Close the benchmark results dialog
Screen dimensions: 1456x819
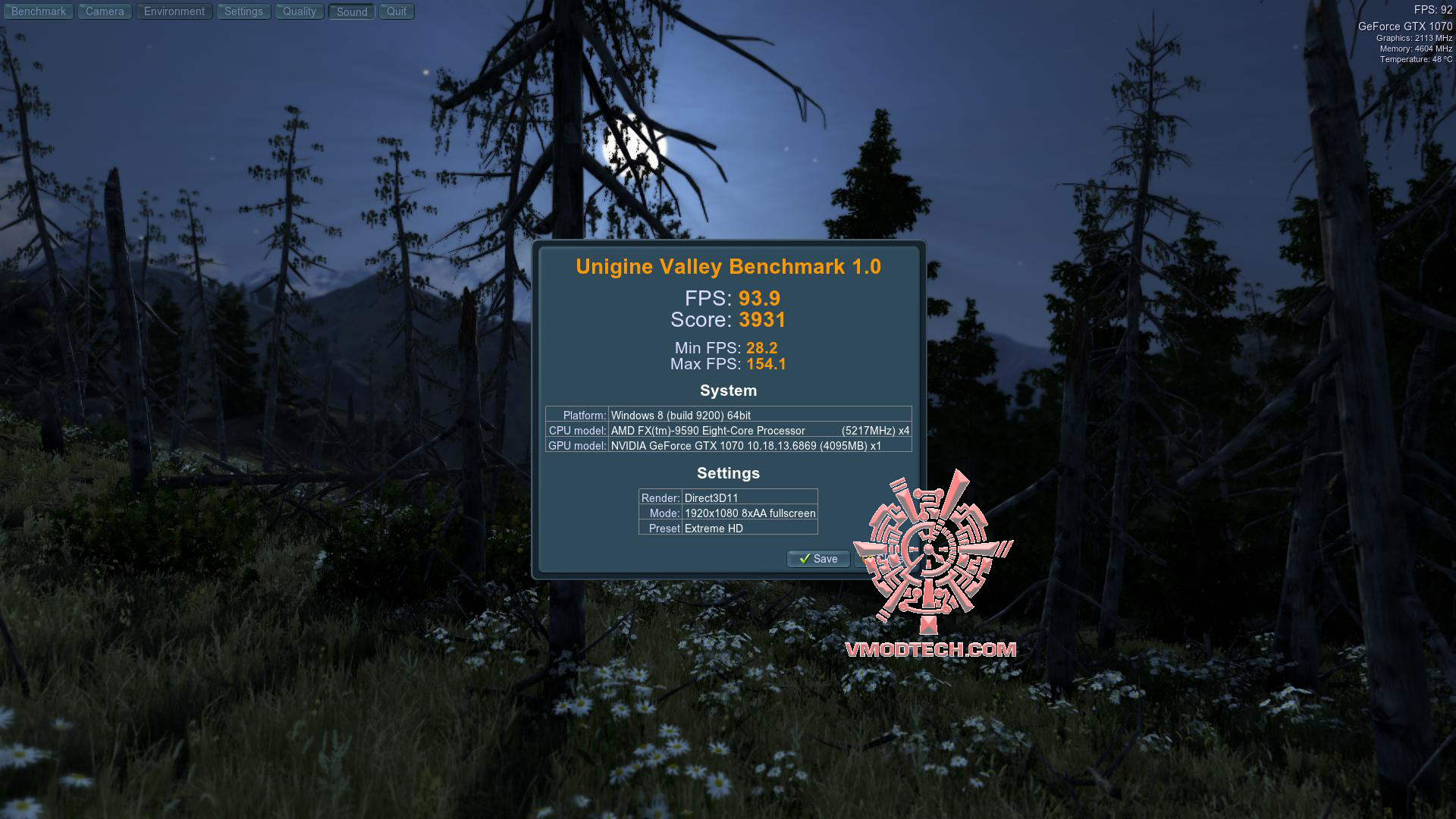pyautogui.click(x=883, y=560)
